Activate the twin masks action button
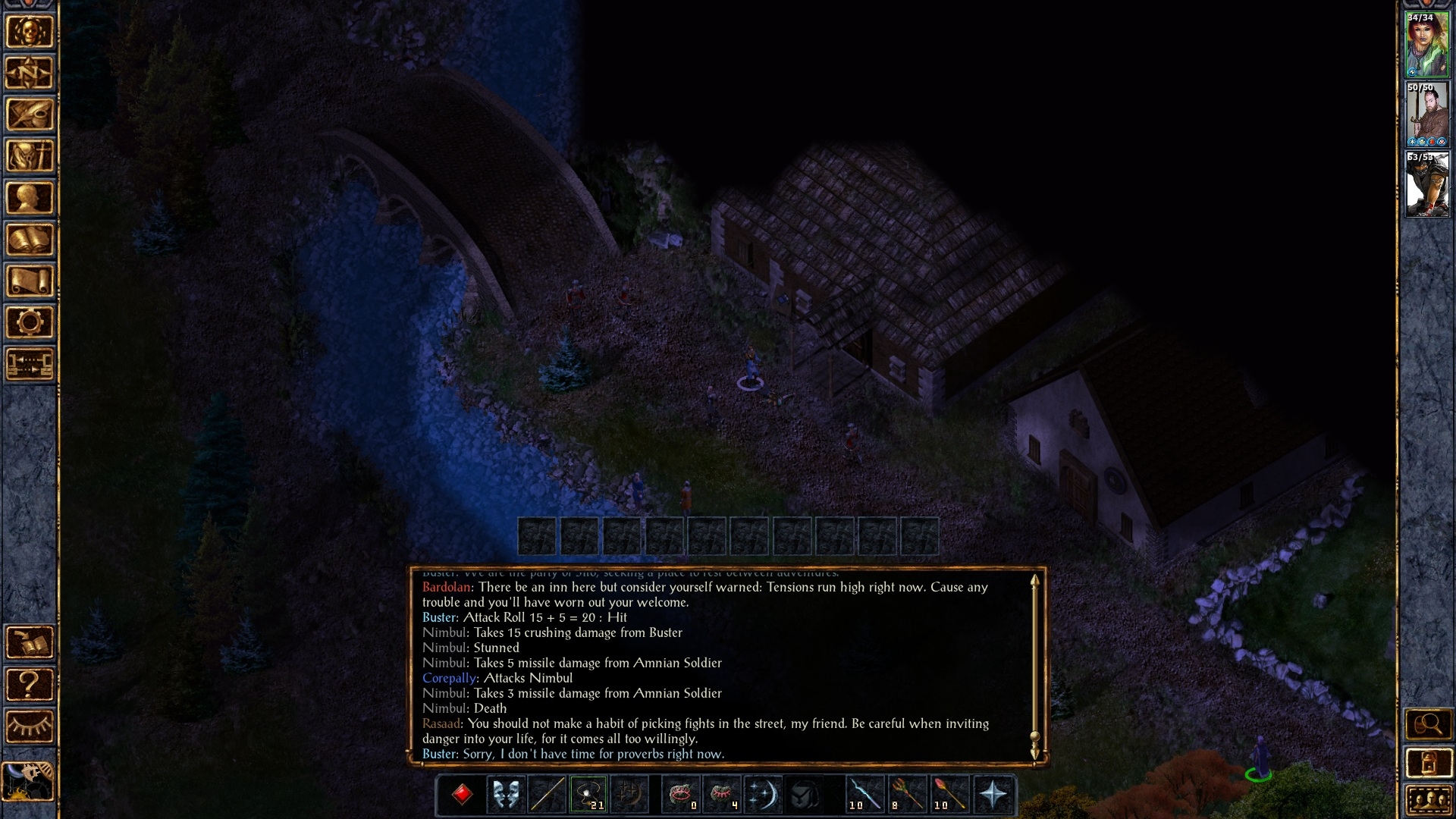 point(505,795)
